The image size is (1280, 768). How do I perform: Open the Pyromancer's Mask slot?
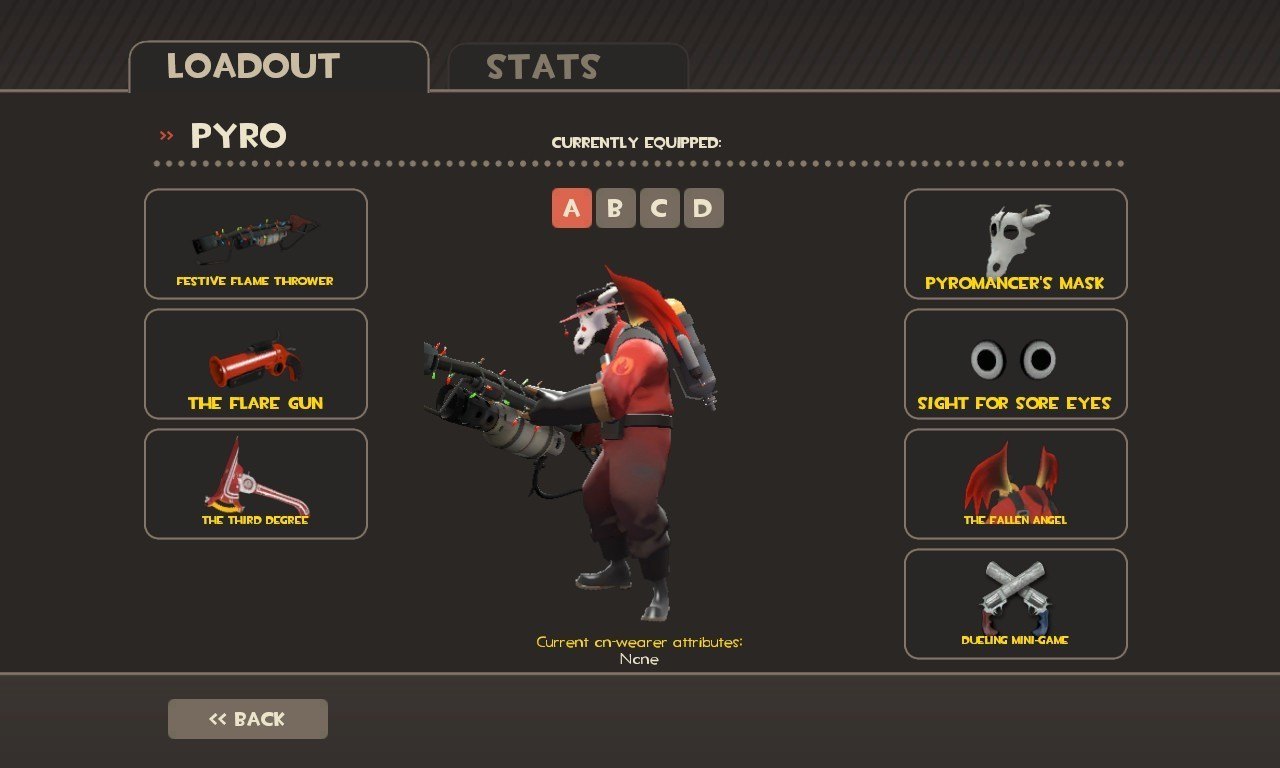coord(1016,244)
